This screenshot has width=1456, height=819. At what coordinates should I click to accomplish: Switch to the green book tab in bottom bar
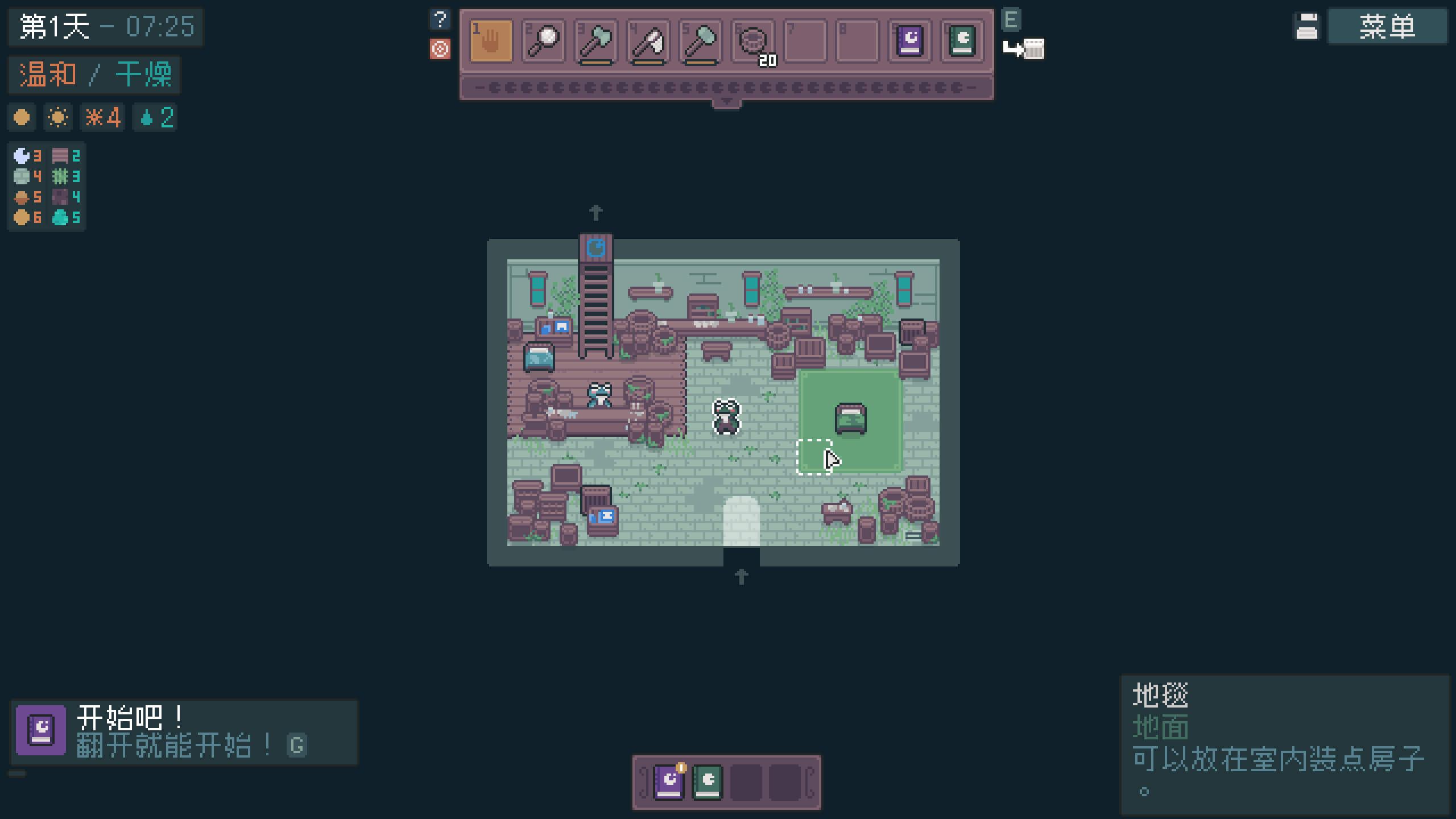click(x=708, y=781)
